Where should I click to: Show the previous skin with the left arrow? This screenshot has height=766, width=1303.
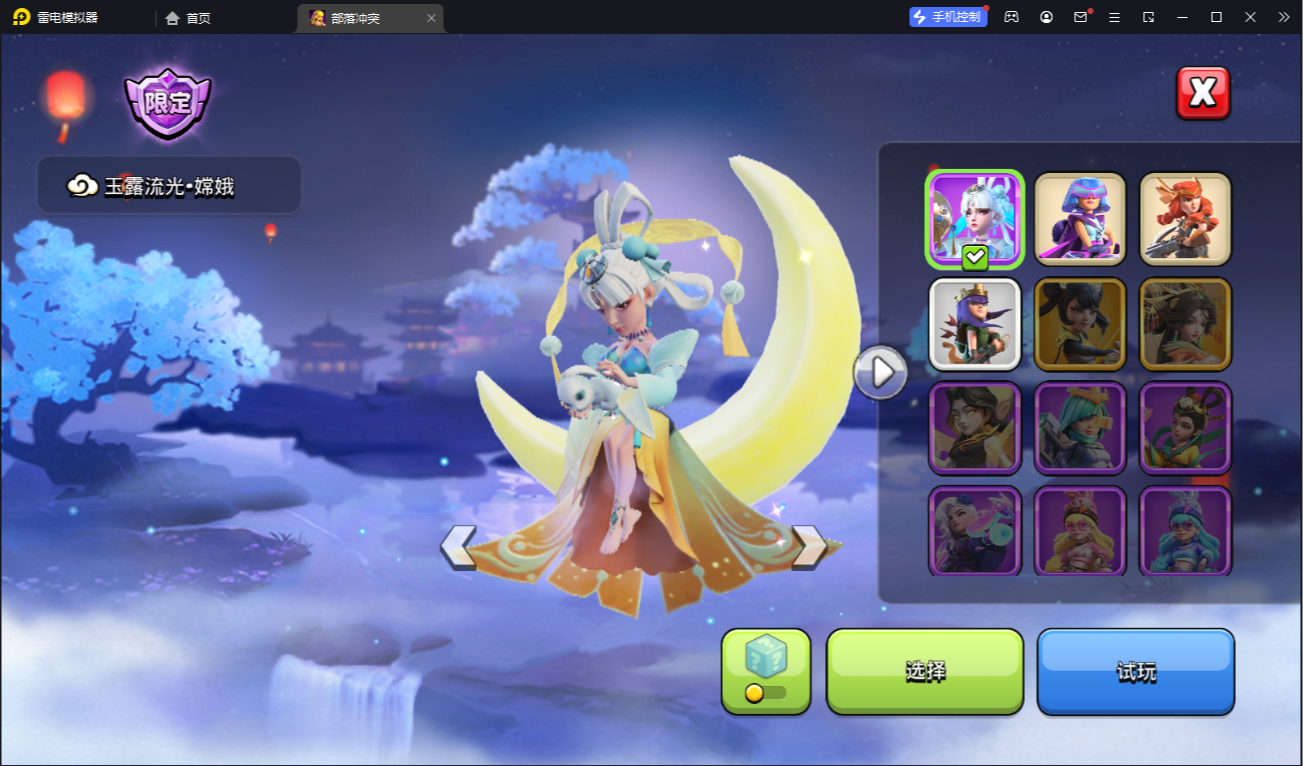(458, 547)
